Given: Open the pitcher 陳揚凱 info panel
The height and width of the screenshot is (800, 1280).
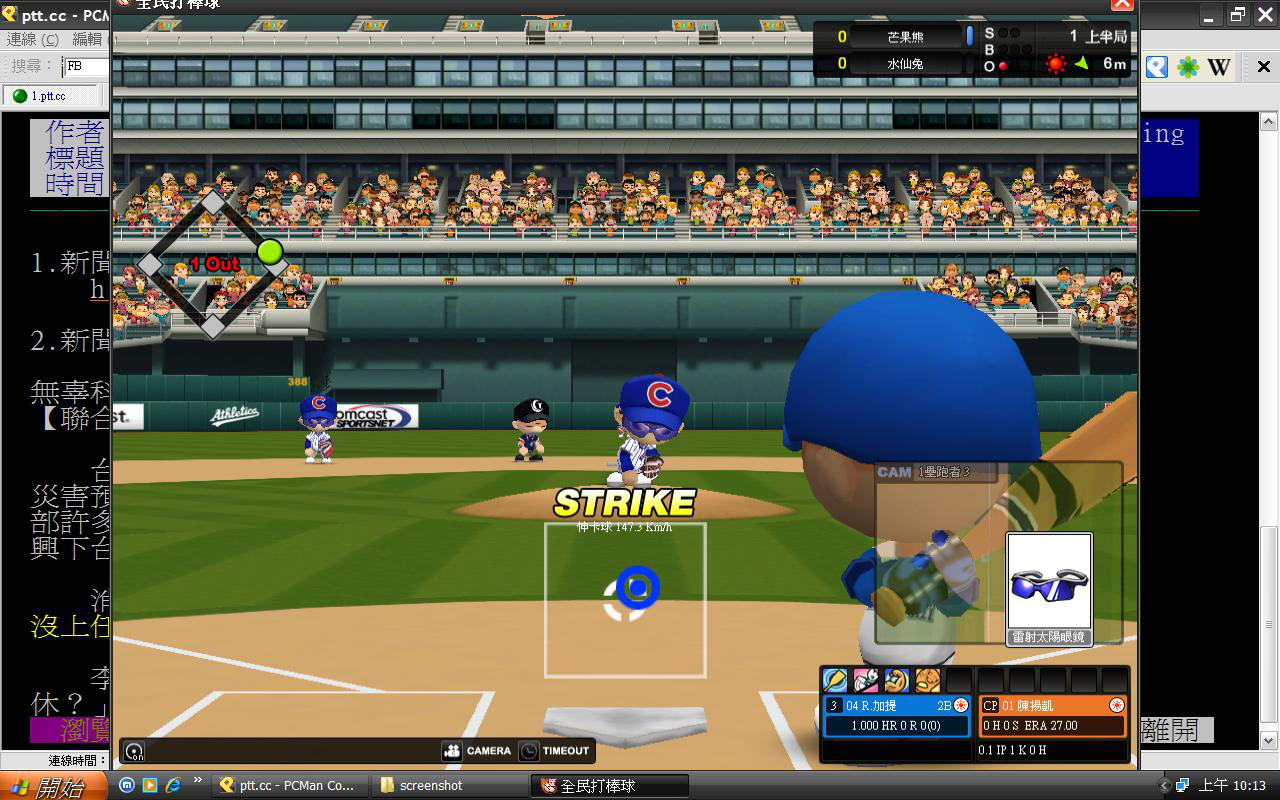Looking at the screenshot, I should pos(1052,715).
